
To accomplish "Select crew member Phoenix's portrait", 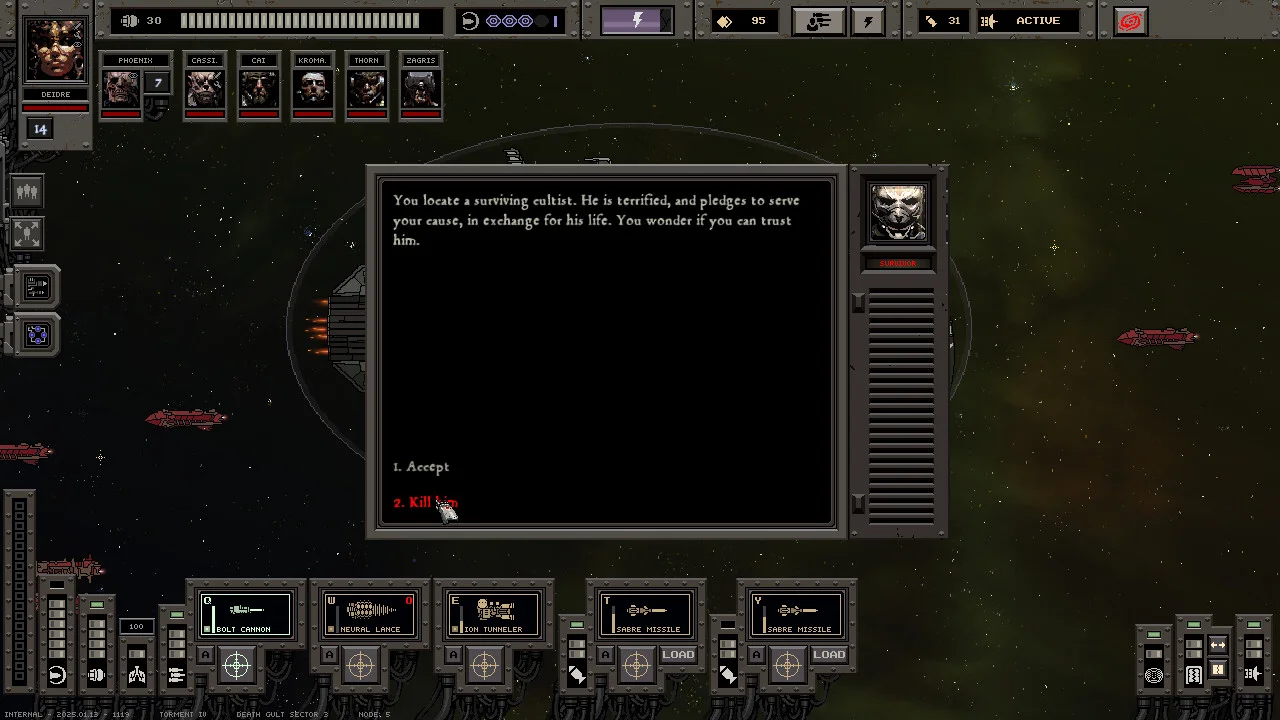I will [120, 88].
